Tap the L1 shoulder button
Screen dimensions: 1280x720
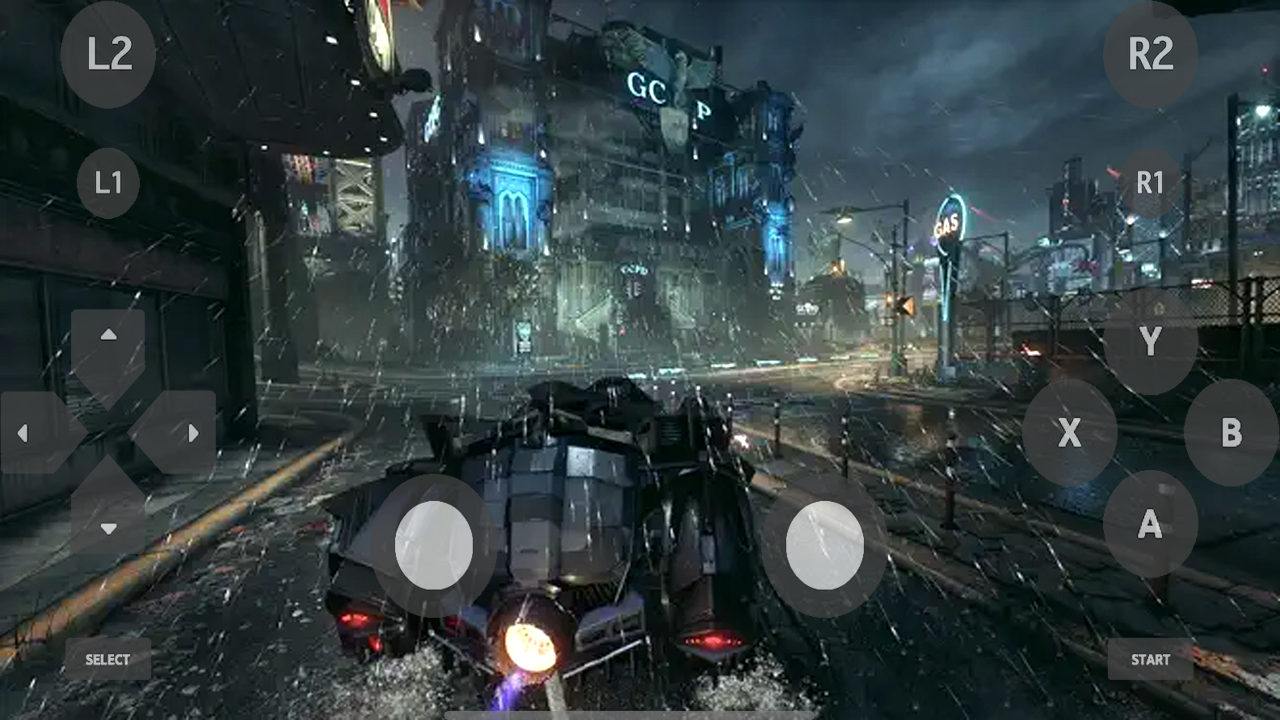point(108,183)
